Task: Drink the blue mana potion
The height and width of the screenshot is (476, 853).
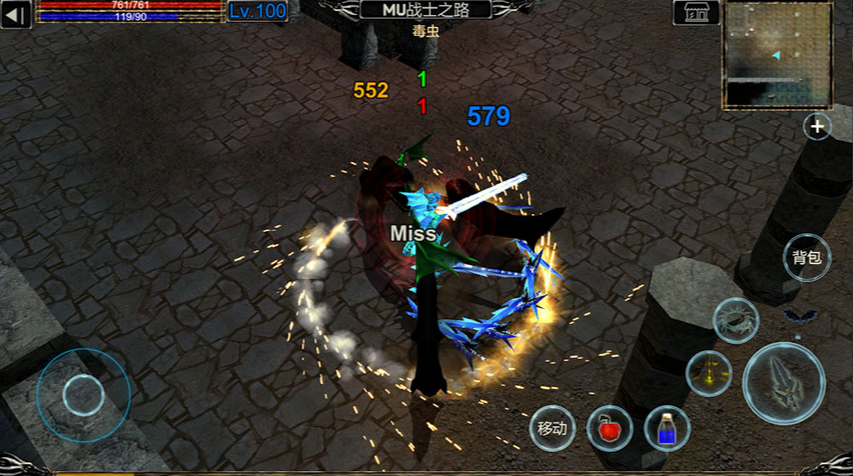Action: tap(666, 429)
